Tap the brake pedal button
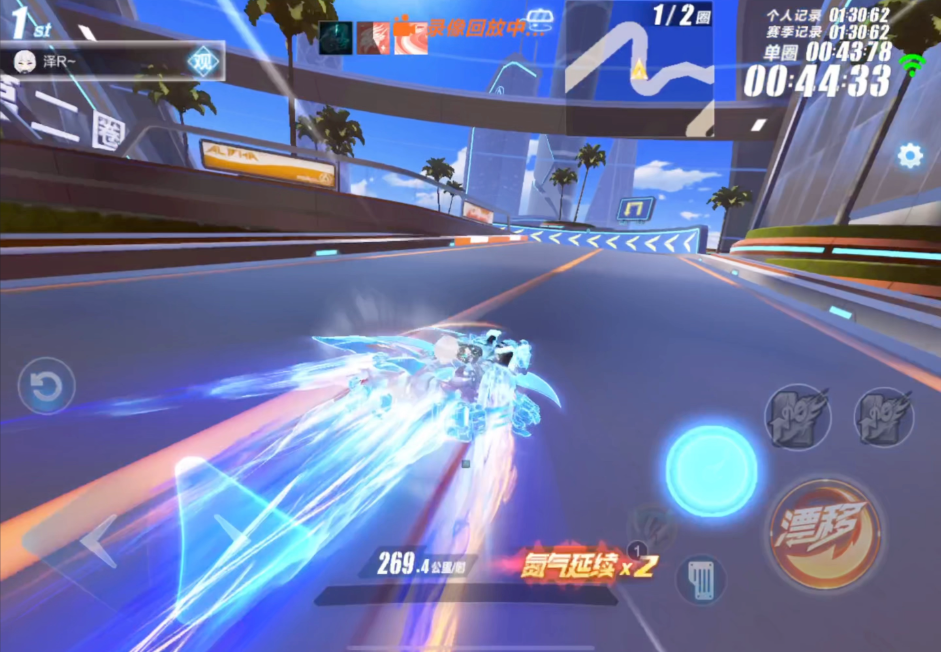Screen dimensions: 941x652 (x=700, y=579)
